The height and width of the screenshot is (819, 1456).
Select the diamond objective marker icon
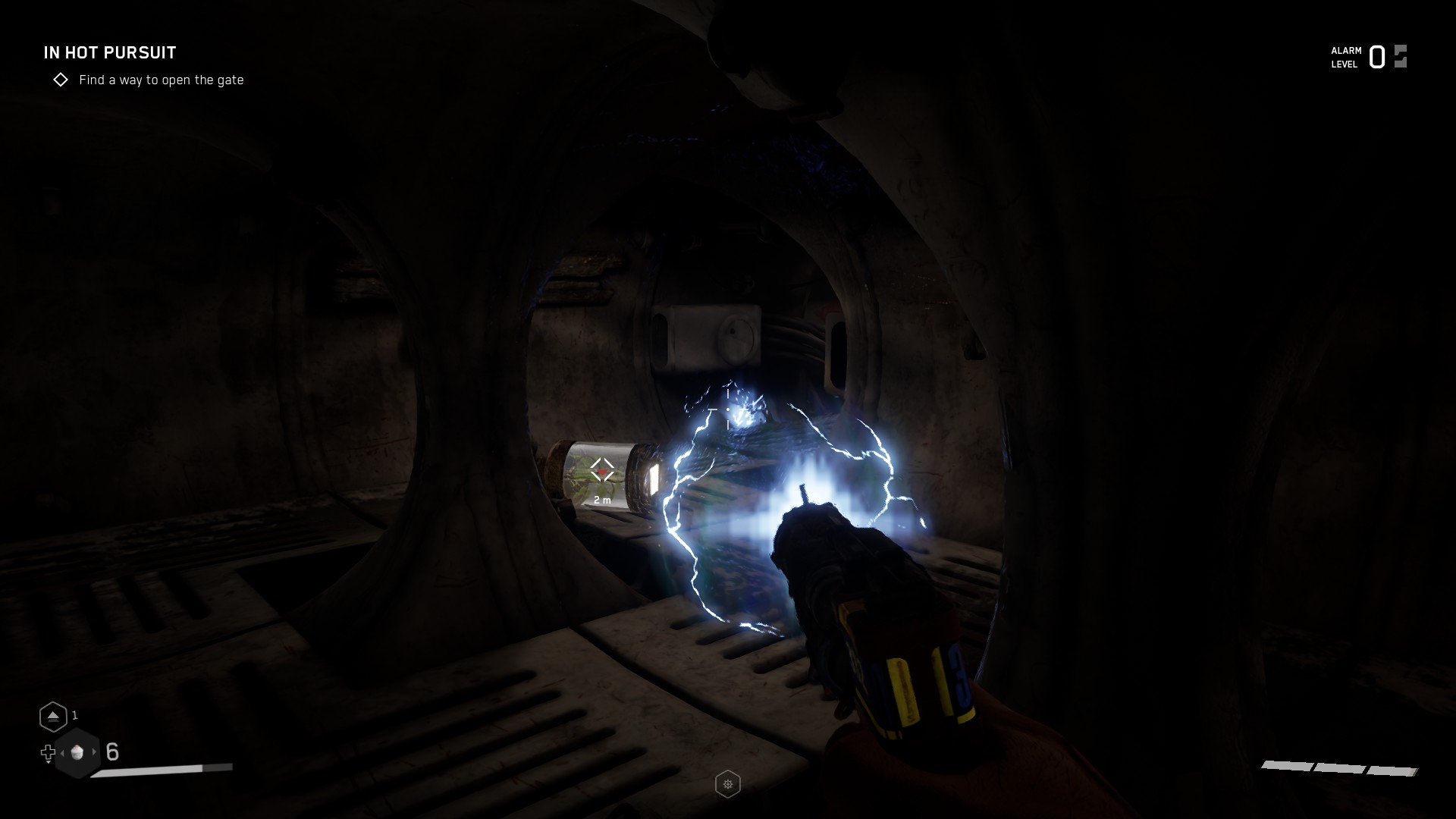[x=61, y=80]
